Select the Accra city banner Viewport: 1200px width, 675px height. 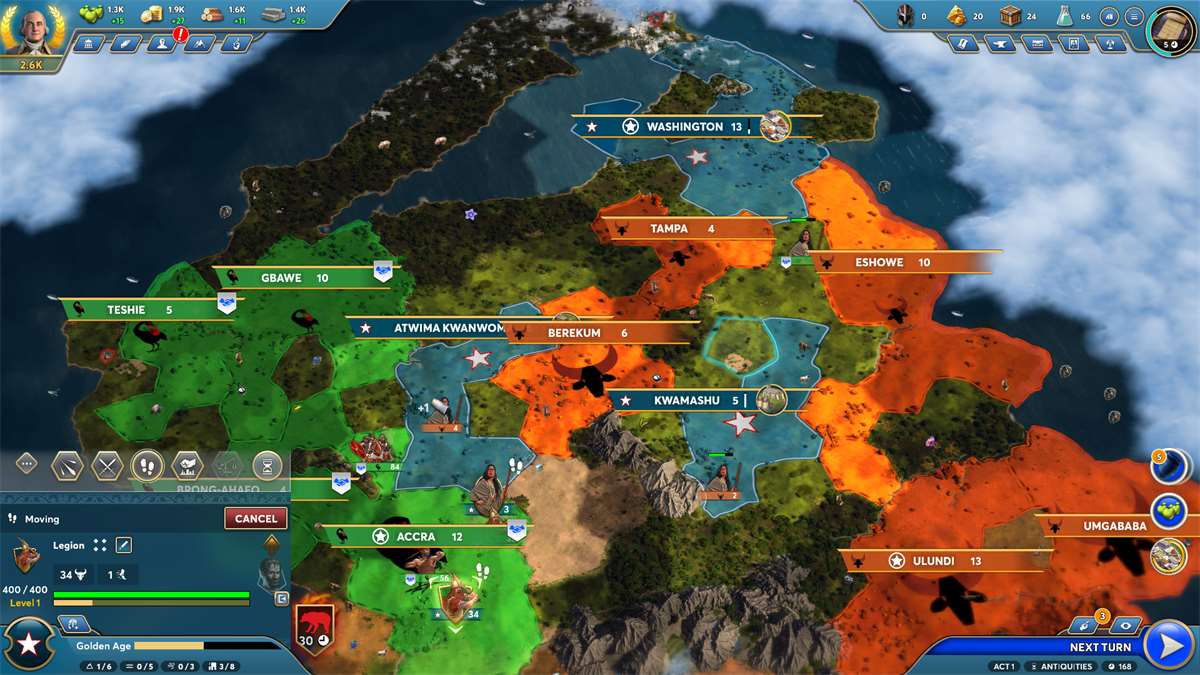coord(418,536)
